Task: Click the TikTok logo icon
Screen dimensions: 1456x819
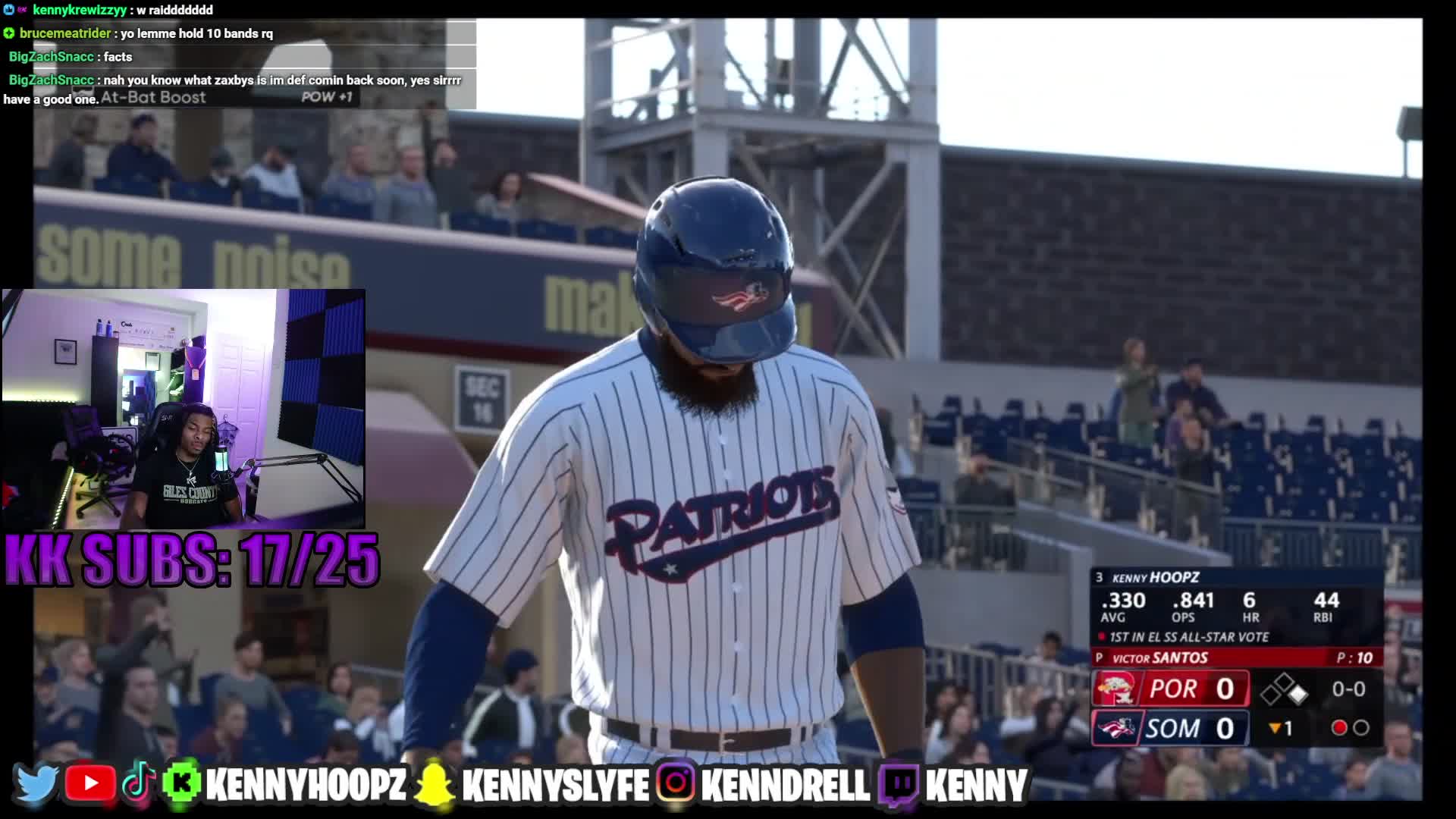Action: pos(138,784)
